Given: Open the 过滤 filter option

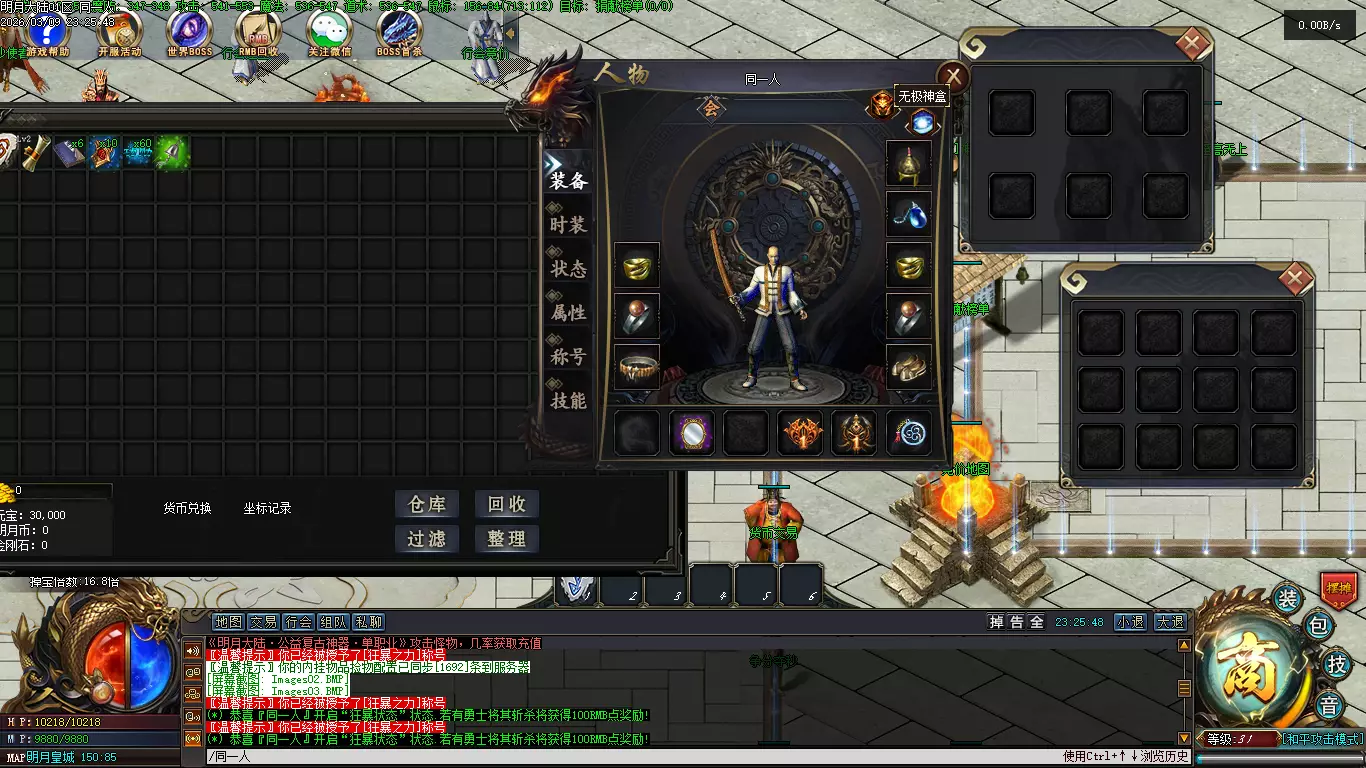Looking at the screenshot, I should click(x=427, y=539).
